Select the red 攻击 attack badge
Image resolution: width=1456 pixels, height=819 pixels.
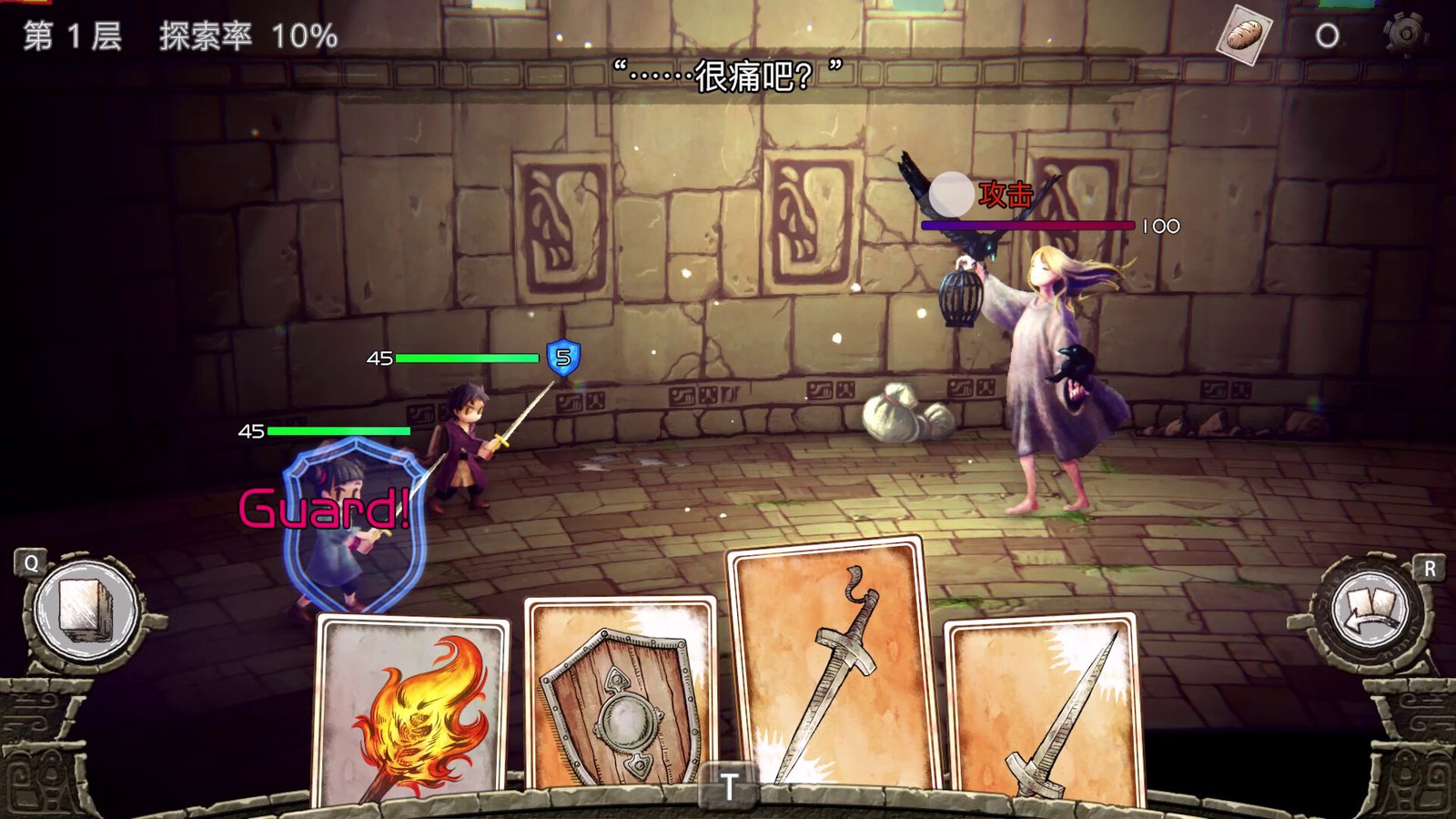coord(1004,193)
